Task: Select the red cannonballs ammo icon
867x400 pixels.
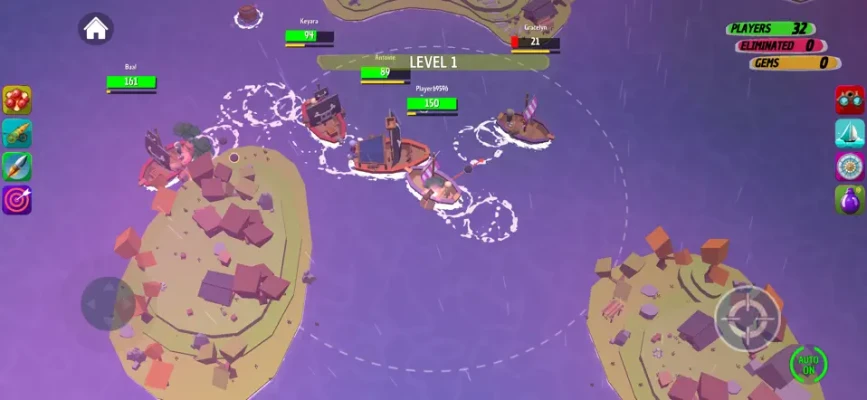Action: [x=17, y=100]
